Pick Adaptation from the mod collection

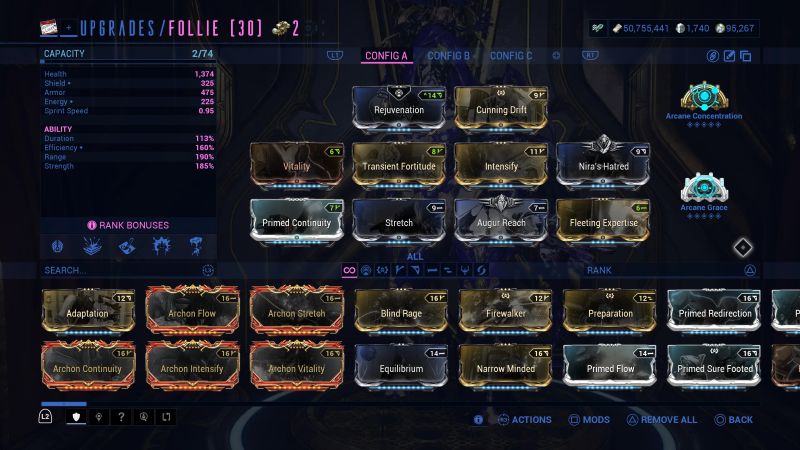click(x=89, y=312)
